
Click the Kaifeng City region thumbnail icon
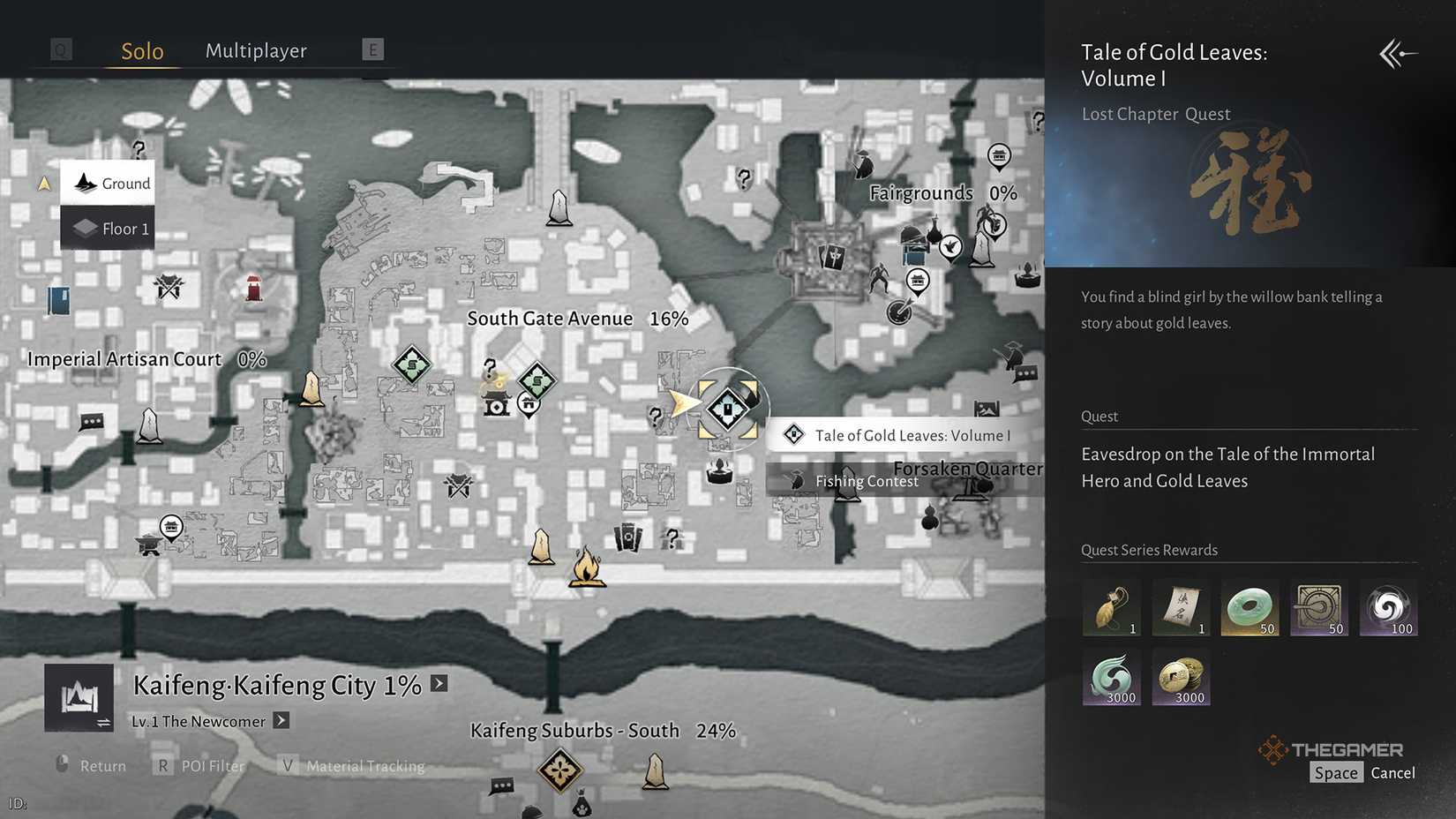coord(79,696)
